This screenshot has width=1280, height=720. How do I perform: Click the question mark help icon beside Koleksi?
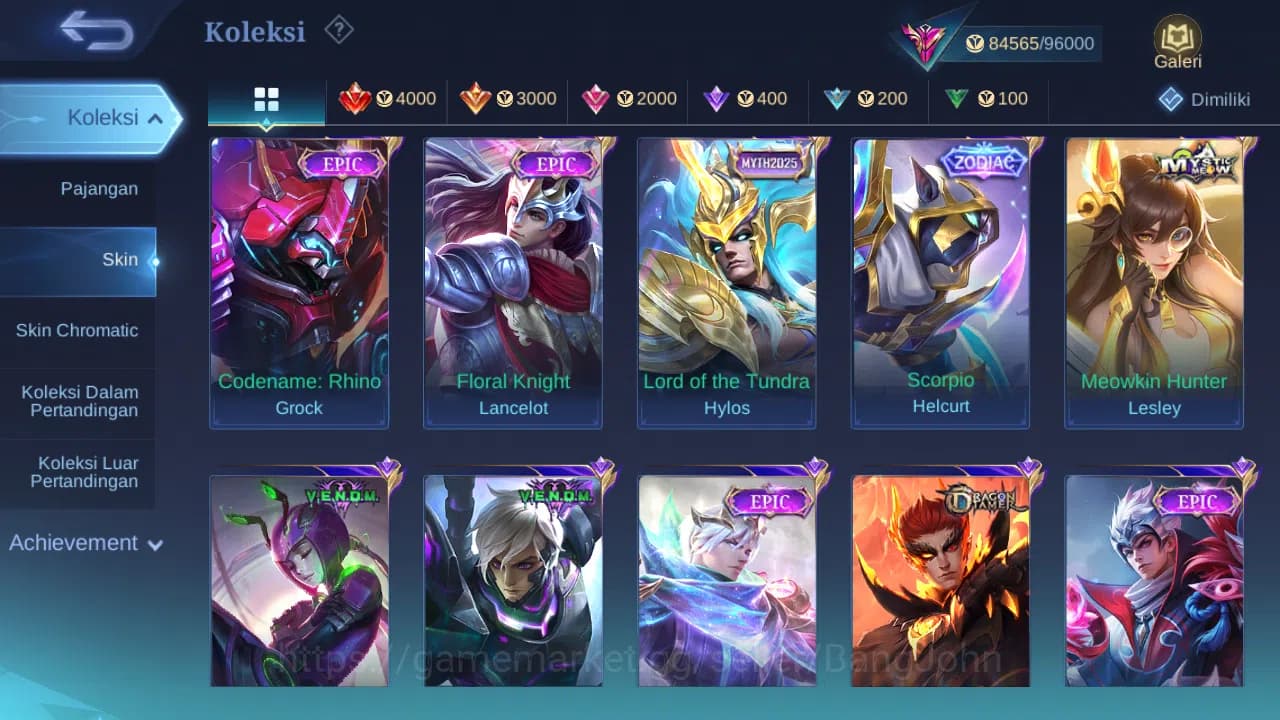point(339,30)
